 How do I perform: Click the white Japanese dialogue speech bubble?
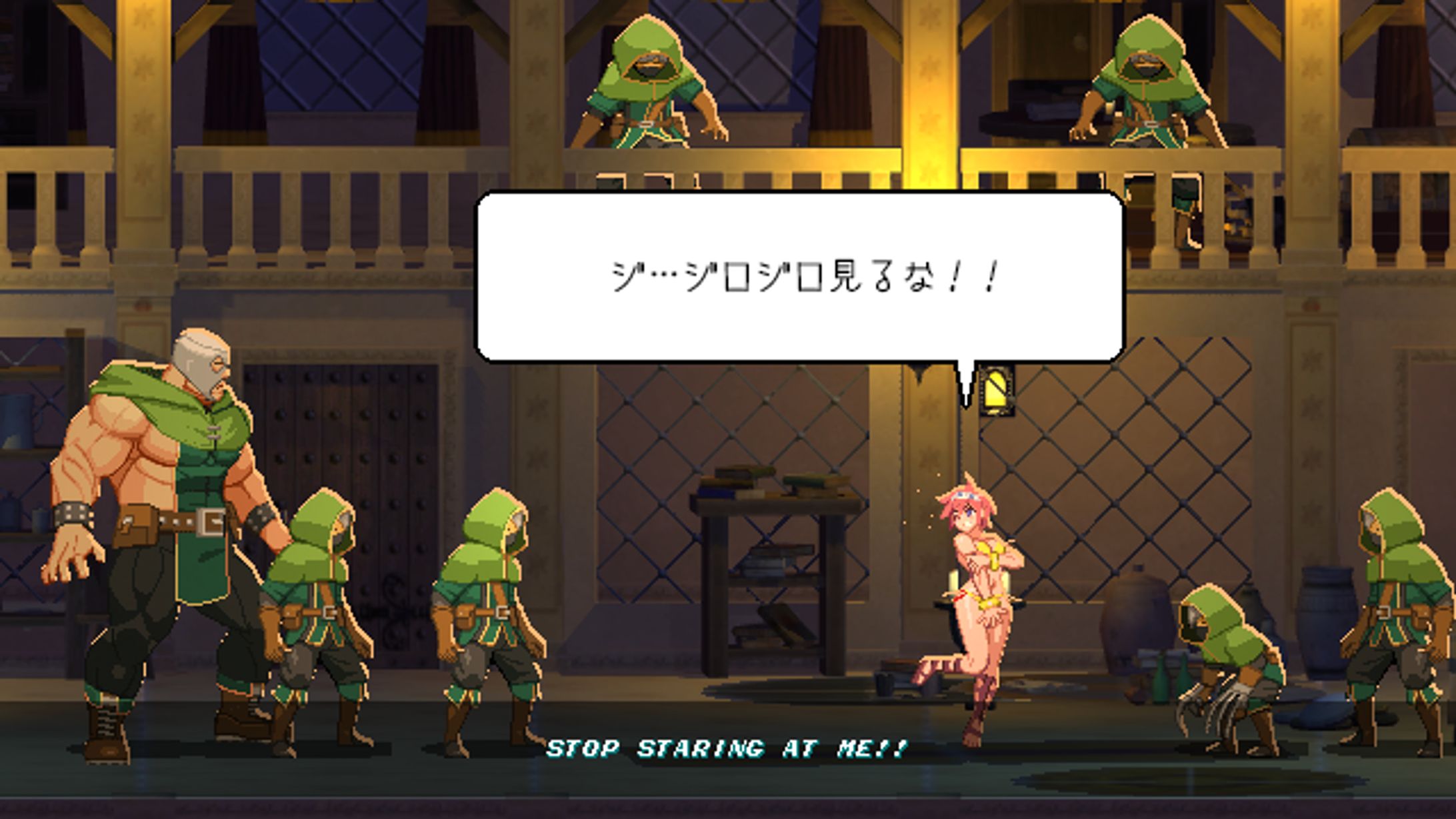click(800, 277)
